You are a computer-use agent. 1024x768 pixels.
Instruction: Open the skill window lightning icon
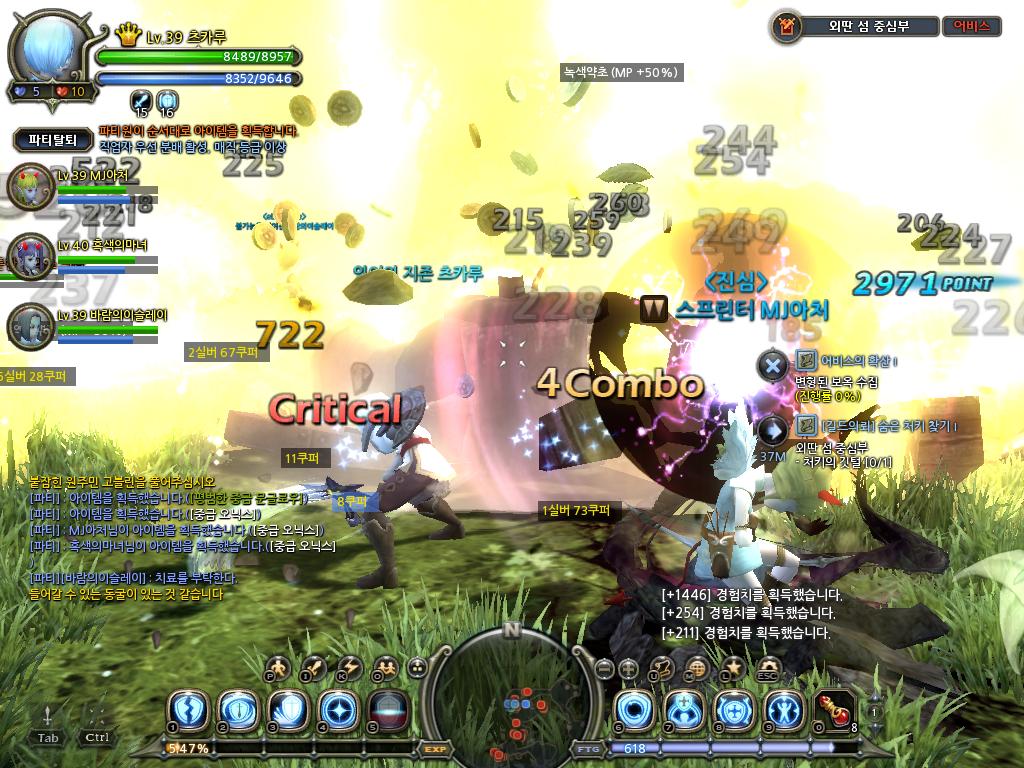[348, 667]
